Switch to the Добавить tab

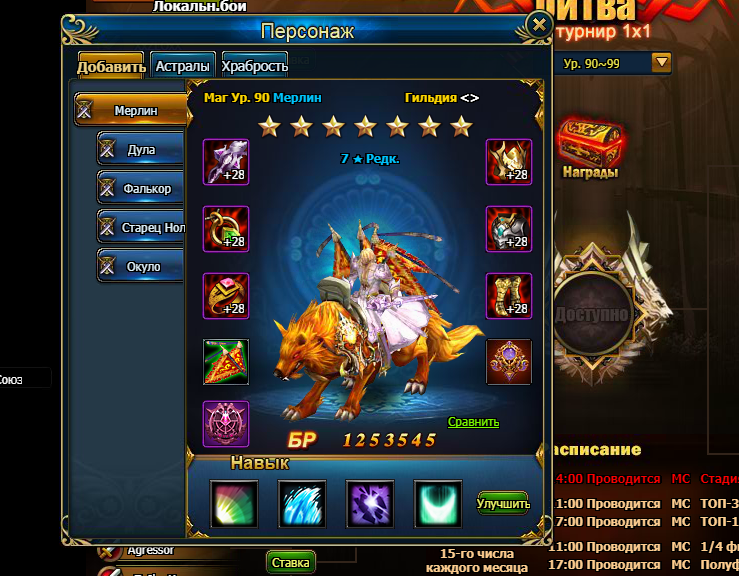tap(111, 67)
